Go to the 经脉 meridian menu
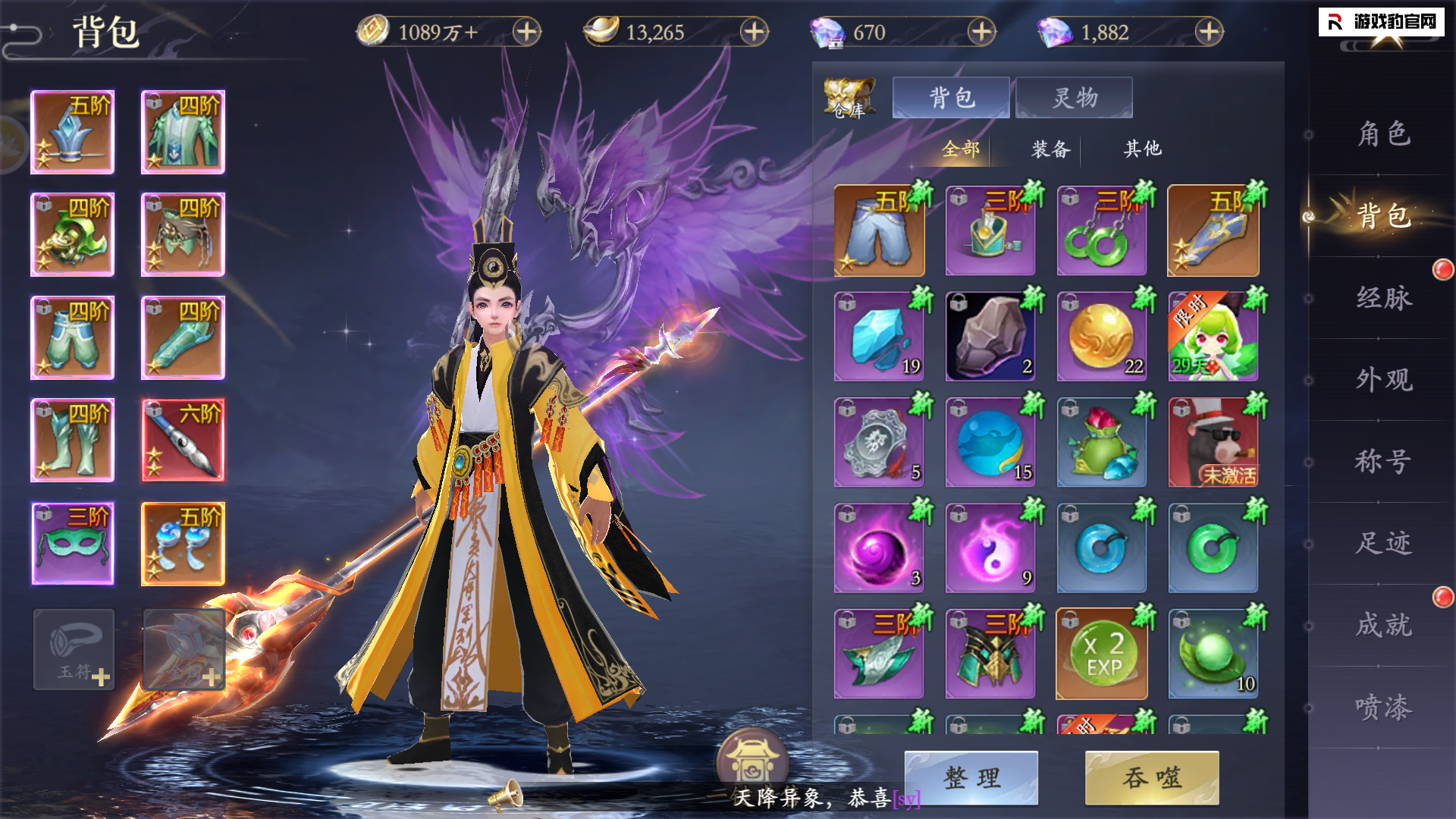Screen dimensions: 1456x819 tap(1383, 298)
